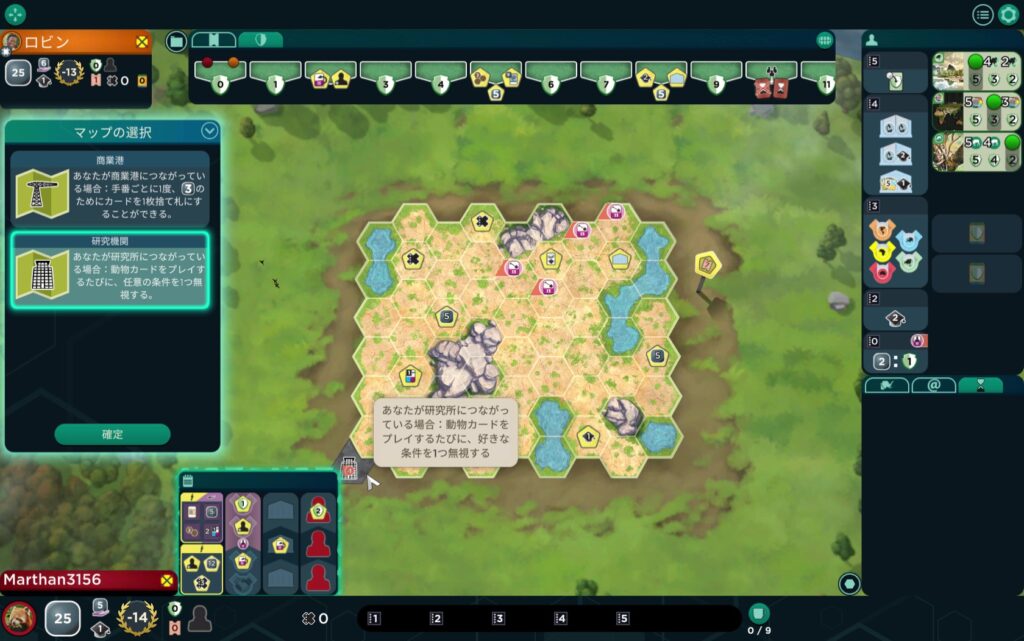Click the green move-arrows icon in top-left corner
This screenshot has width=1024, height=641.
coord(15,14)
